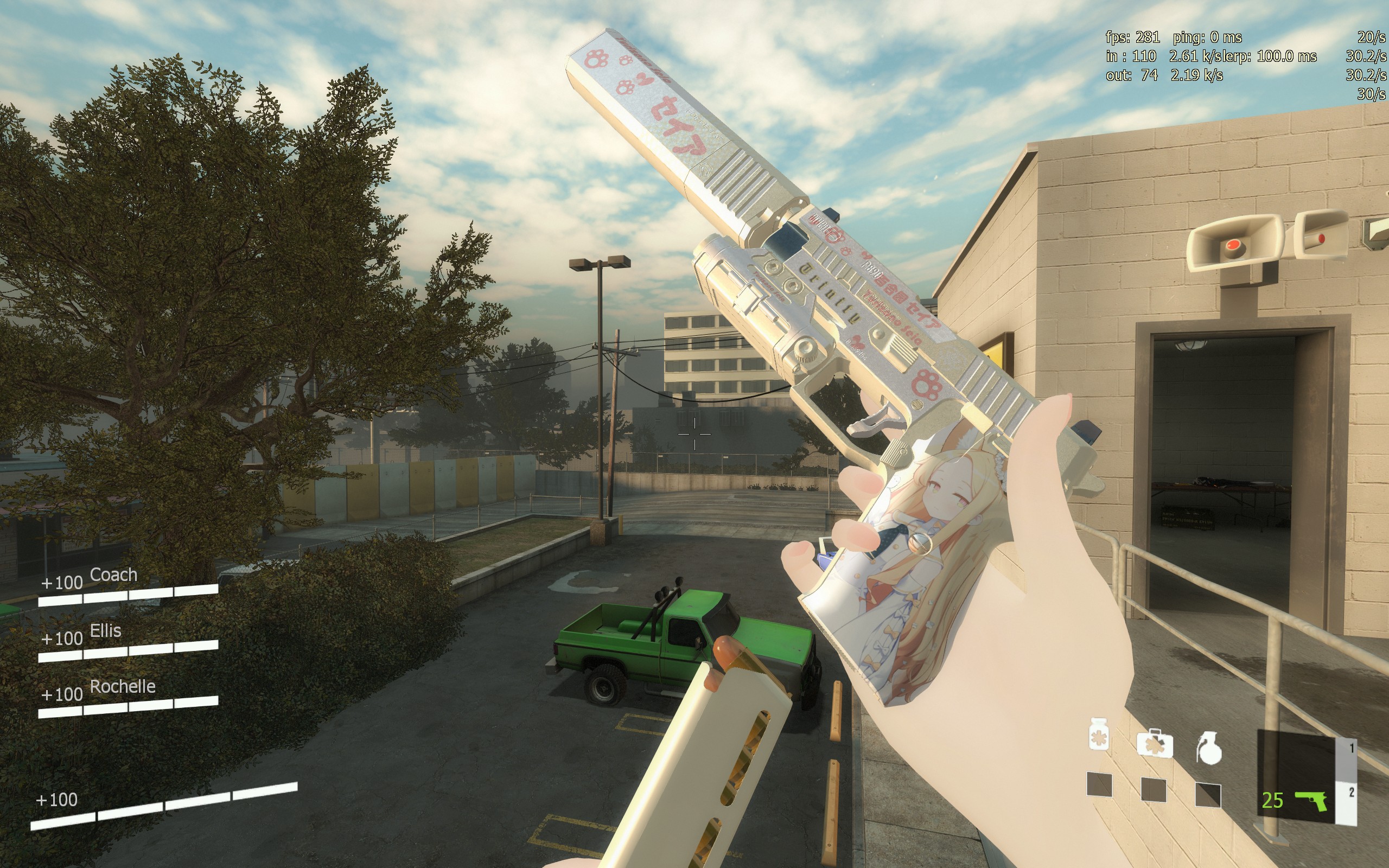The width and height of the screenshot is (1389, 868).
Task: Select the pain pills bottle icon
Action: [x=1099, y=734]
